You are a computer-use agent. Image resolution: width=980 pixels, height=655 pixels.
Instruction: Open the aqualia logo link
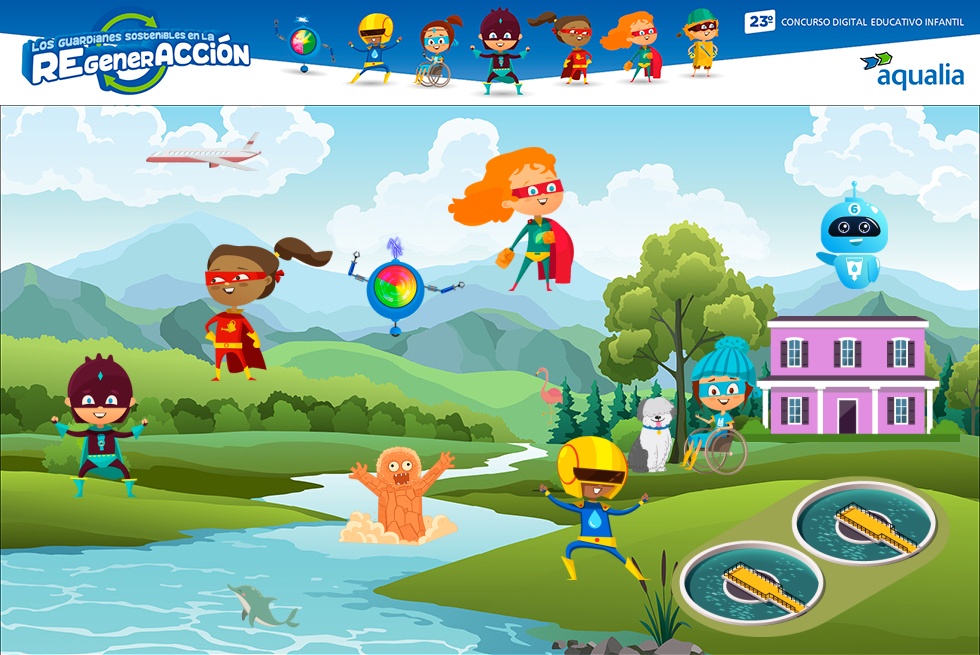click(911, 68)
